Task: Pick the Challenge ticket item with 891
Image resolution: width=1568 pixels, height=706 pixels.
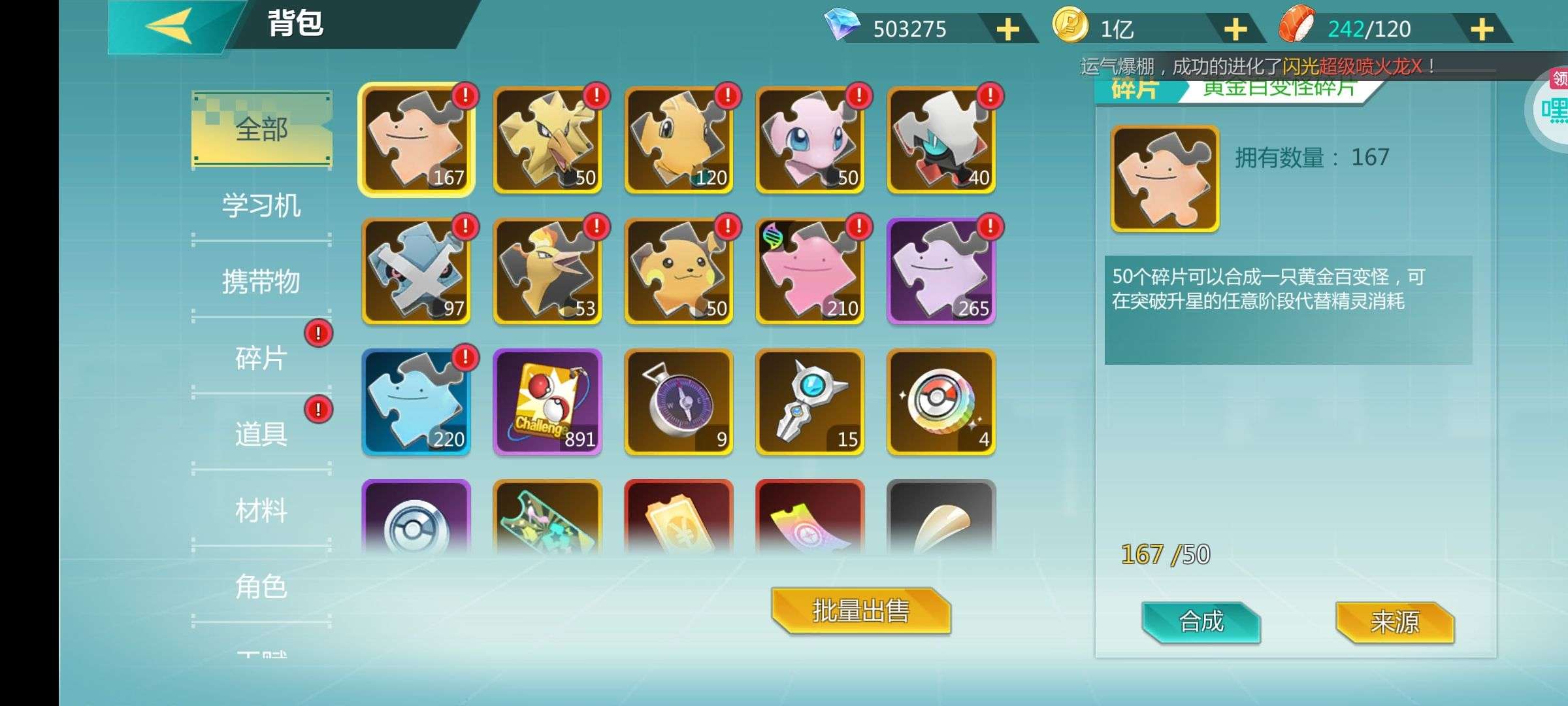Action: click(x=547, y=402)
